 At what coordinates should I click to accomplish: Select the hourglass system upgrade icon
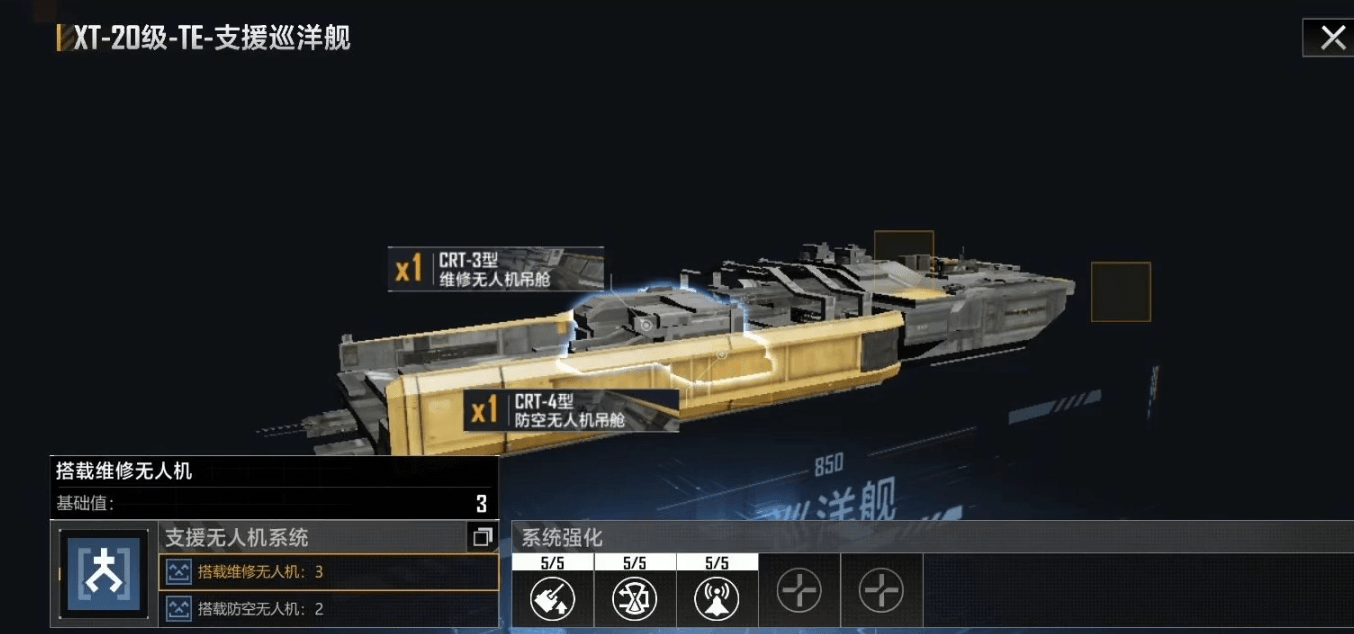coord(635,598)
